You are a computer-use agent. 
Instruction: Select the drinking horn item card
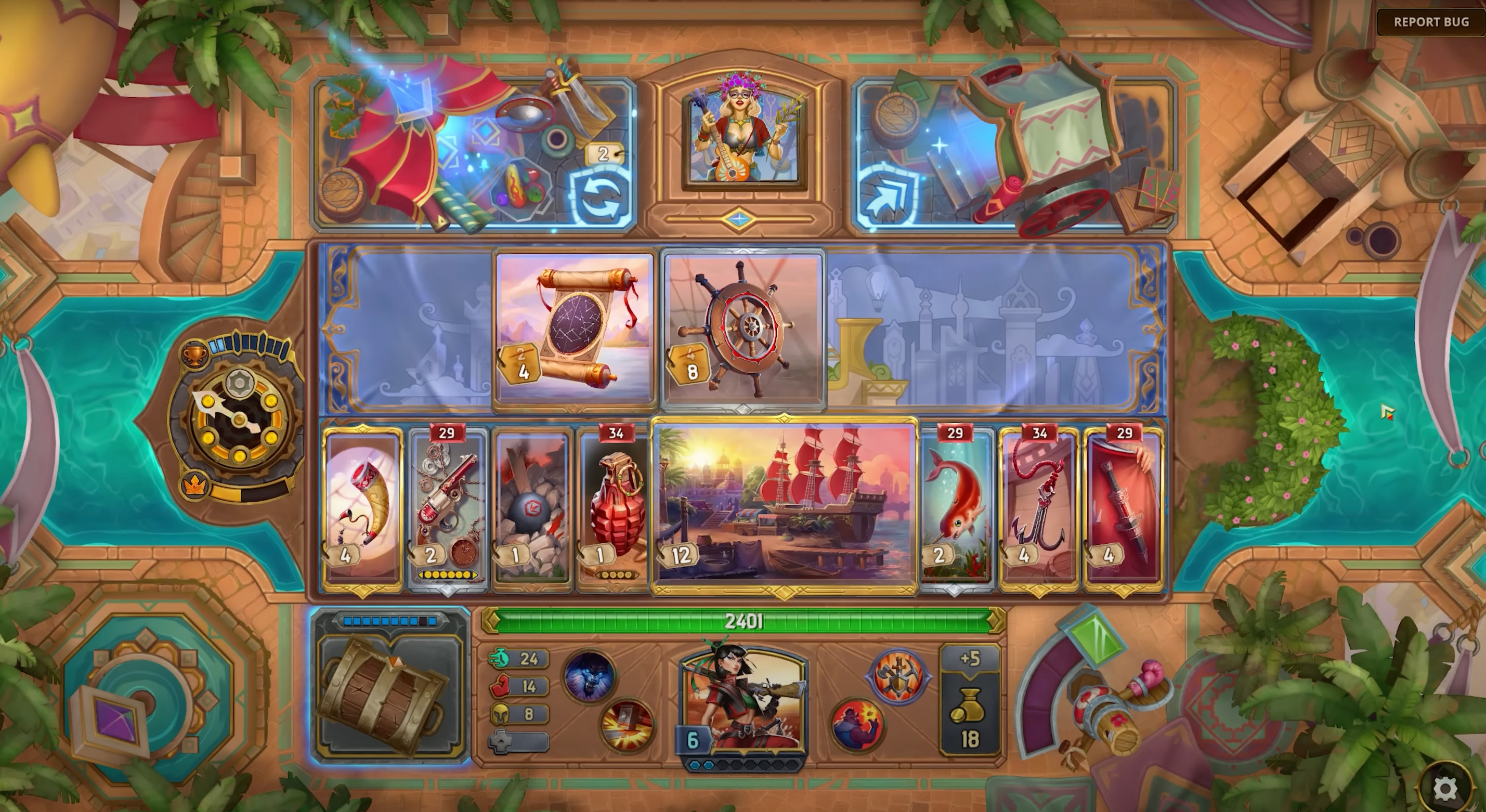[x=363, y=507]
